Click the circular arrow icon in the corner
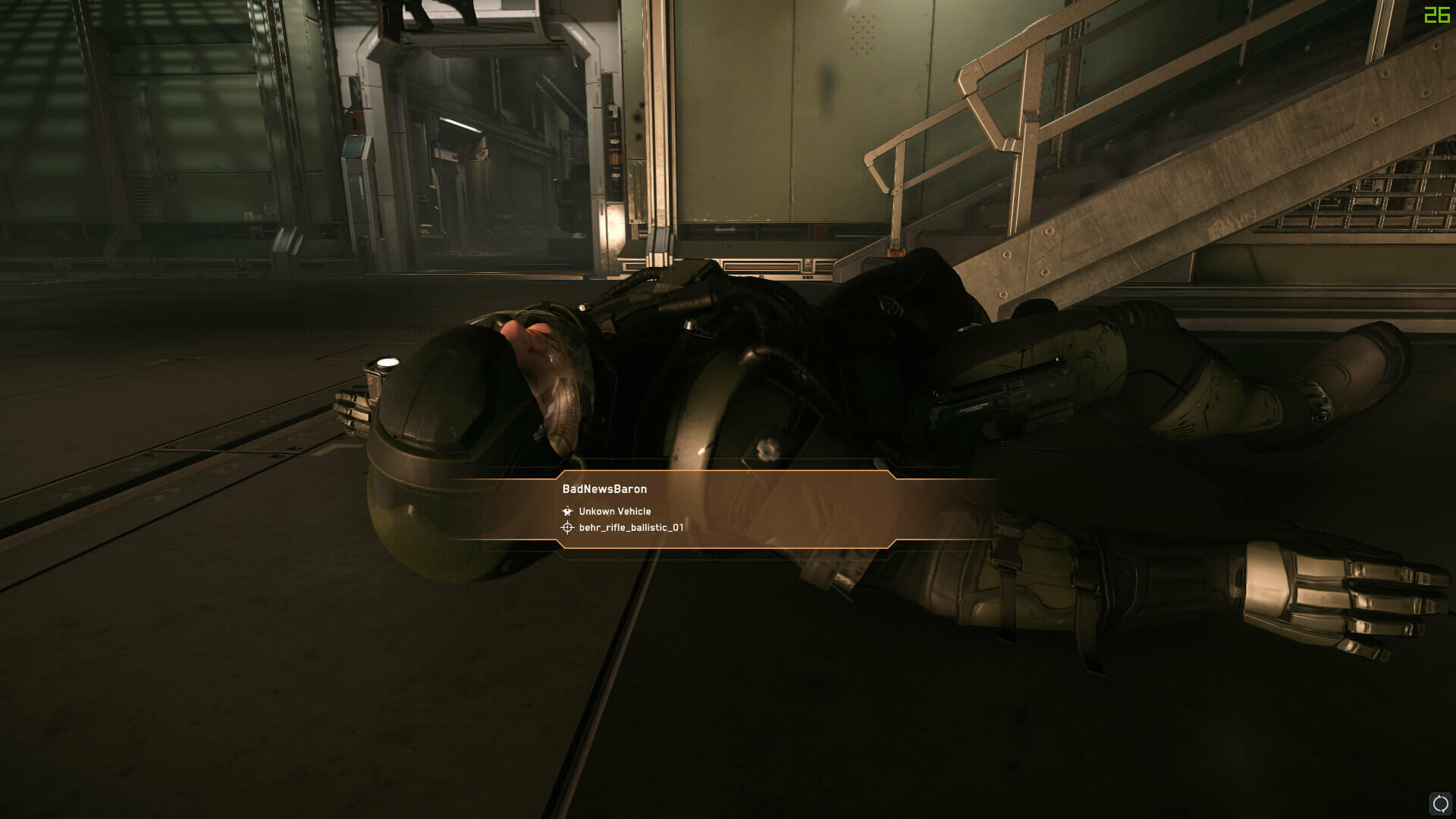Viewport: 1456px width, 819px height. 1440,804
